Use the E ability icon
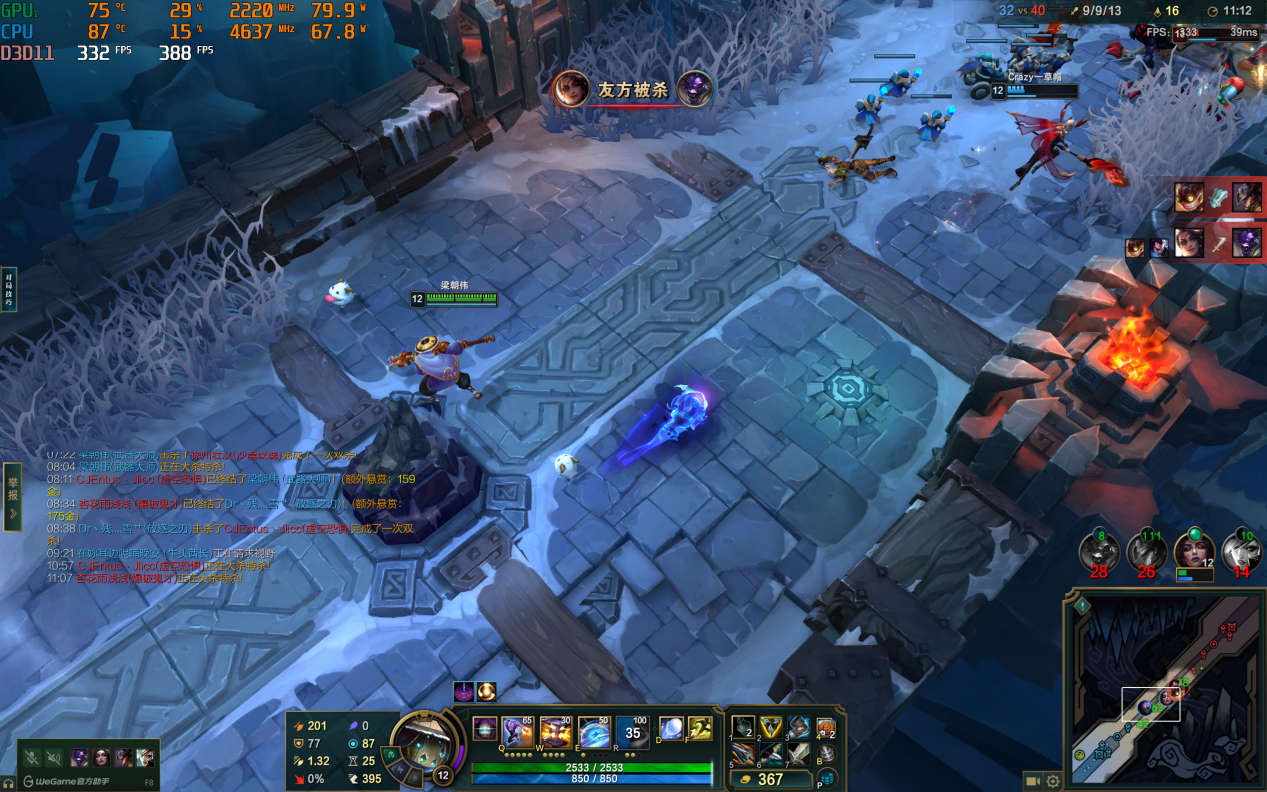Viewport: 1267px width, 792px height. pyautogui.click(x=594, y=732)
